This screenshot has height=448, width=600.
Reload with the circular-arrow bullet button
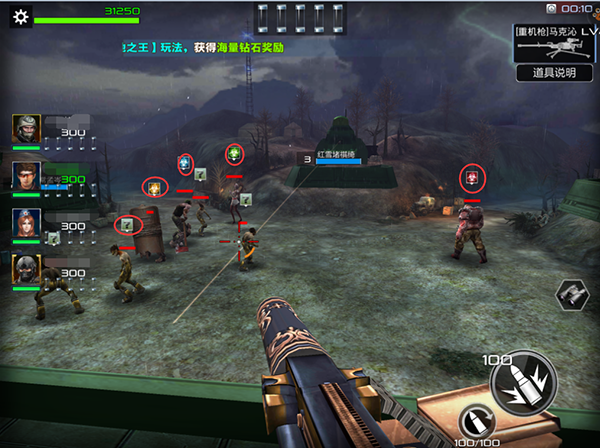(478, 423)
